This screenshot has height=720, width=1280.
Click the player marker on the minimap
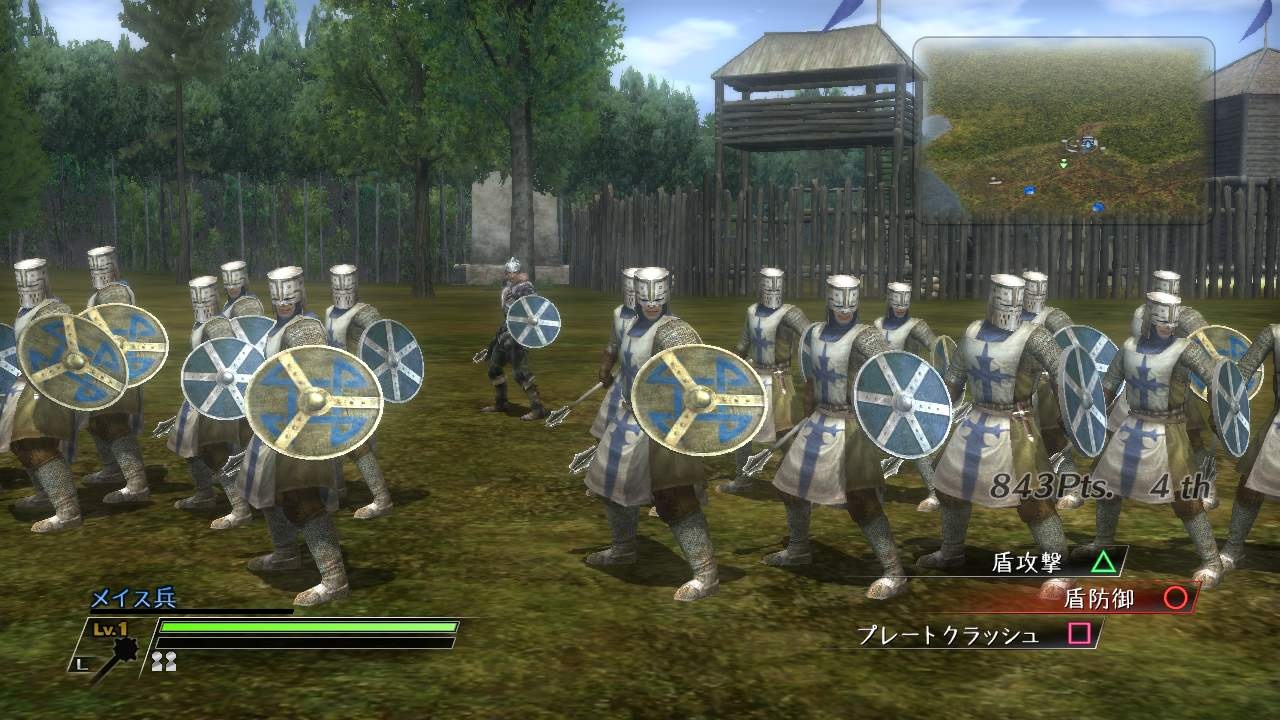1088,143
